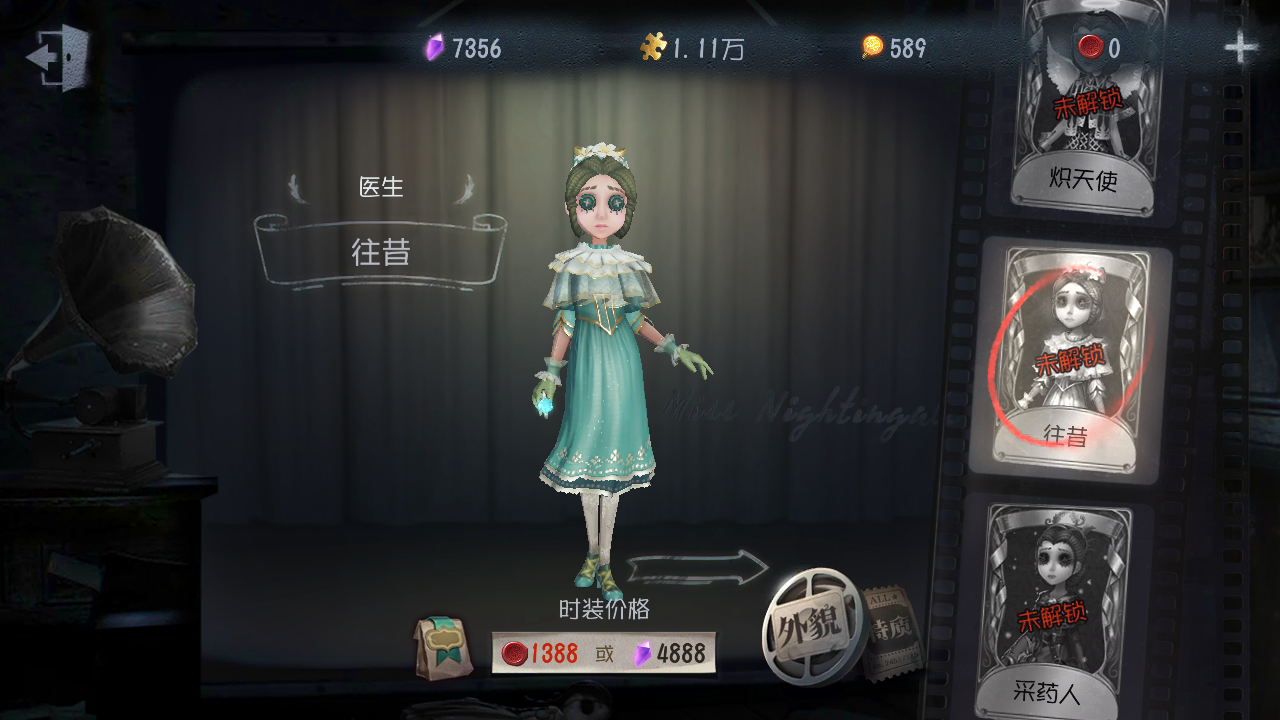
Task: Click the 医生 character label
Action: pyautogui.click(x=381, y=186)
